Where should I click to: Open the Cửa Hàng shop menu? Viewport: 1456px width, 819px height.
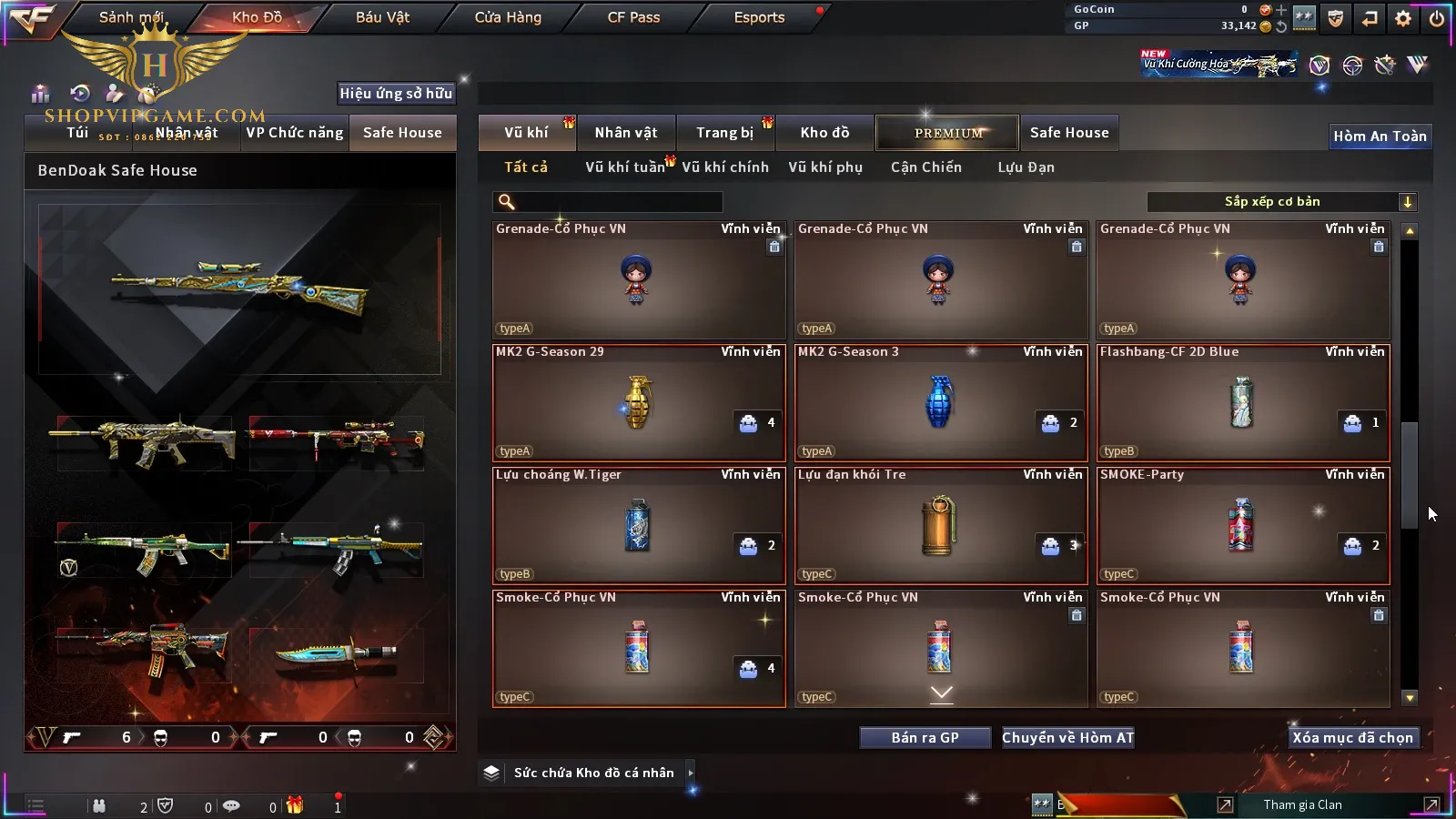point(508,17)
